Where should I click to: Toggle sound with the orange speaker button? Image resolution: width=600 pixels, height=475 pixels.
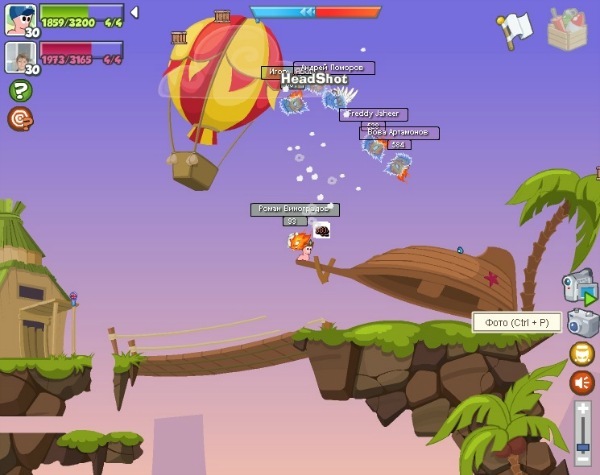[582, 383]
